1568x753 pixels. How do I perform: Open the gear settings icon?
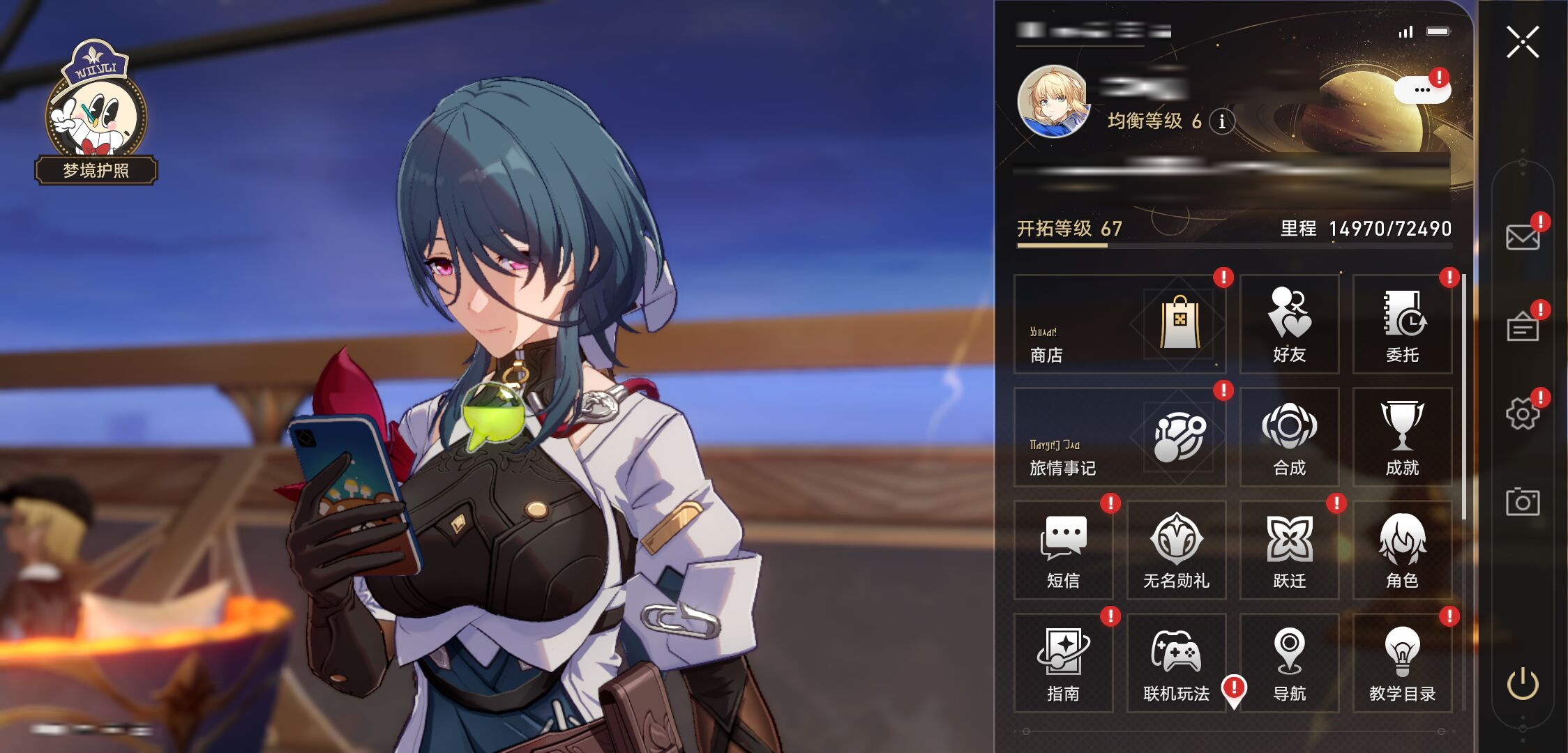click(x=1522, y=414)
